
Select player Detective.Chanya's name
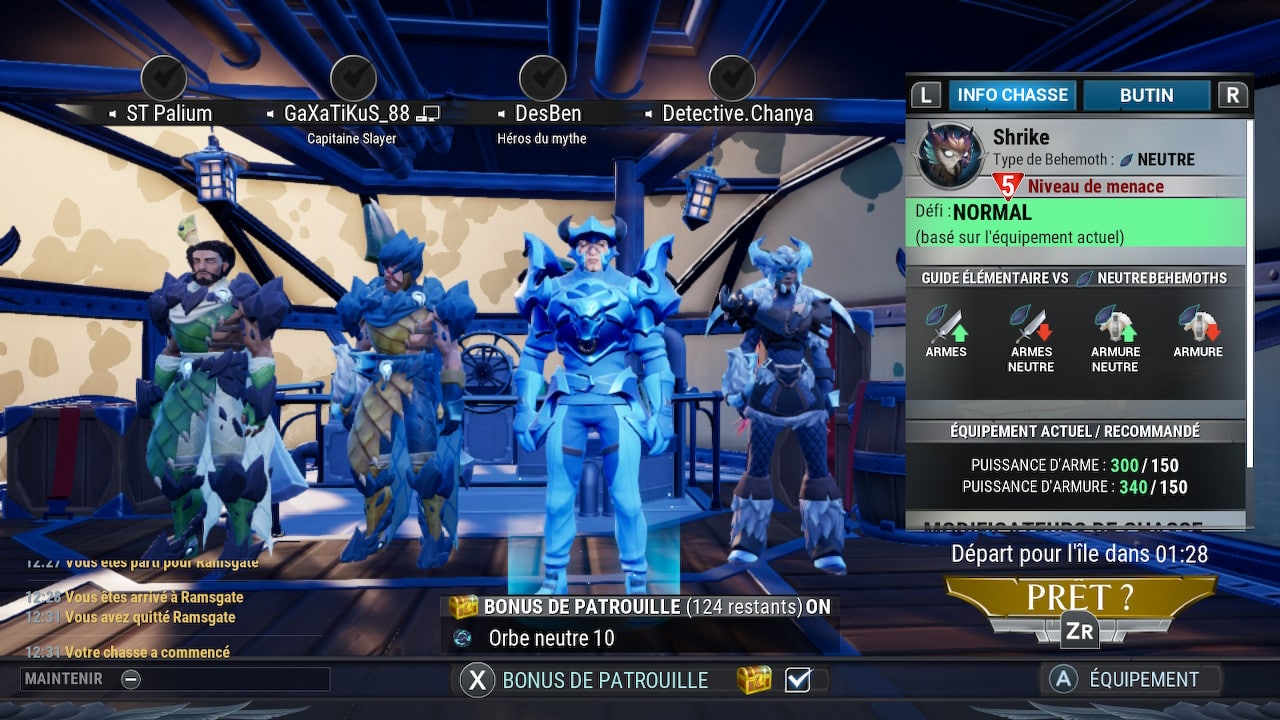pyautogui.click(x=737, y=114)
